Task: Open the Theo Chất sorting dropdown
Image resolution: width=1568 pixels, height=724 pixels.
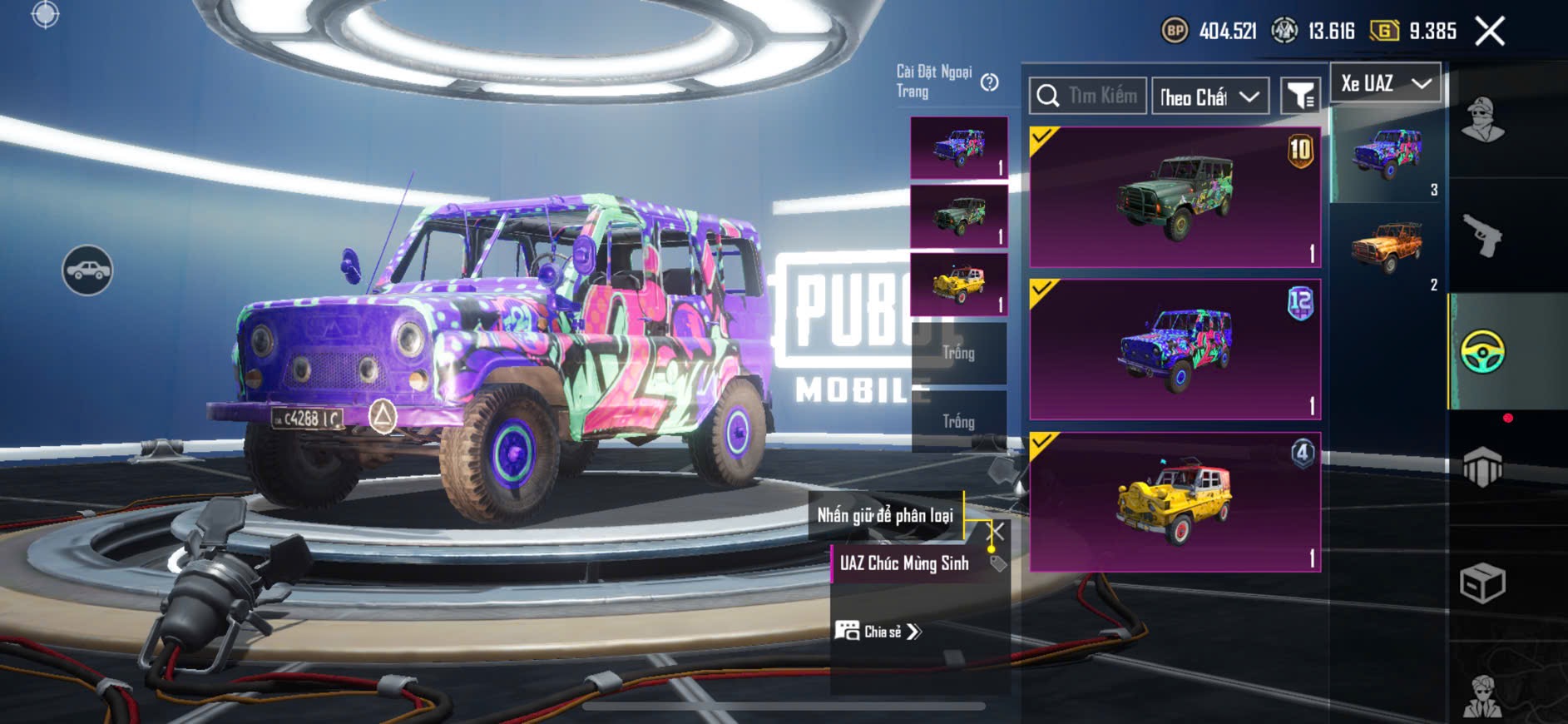Action: click(x=1209, y=97)
